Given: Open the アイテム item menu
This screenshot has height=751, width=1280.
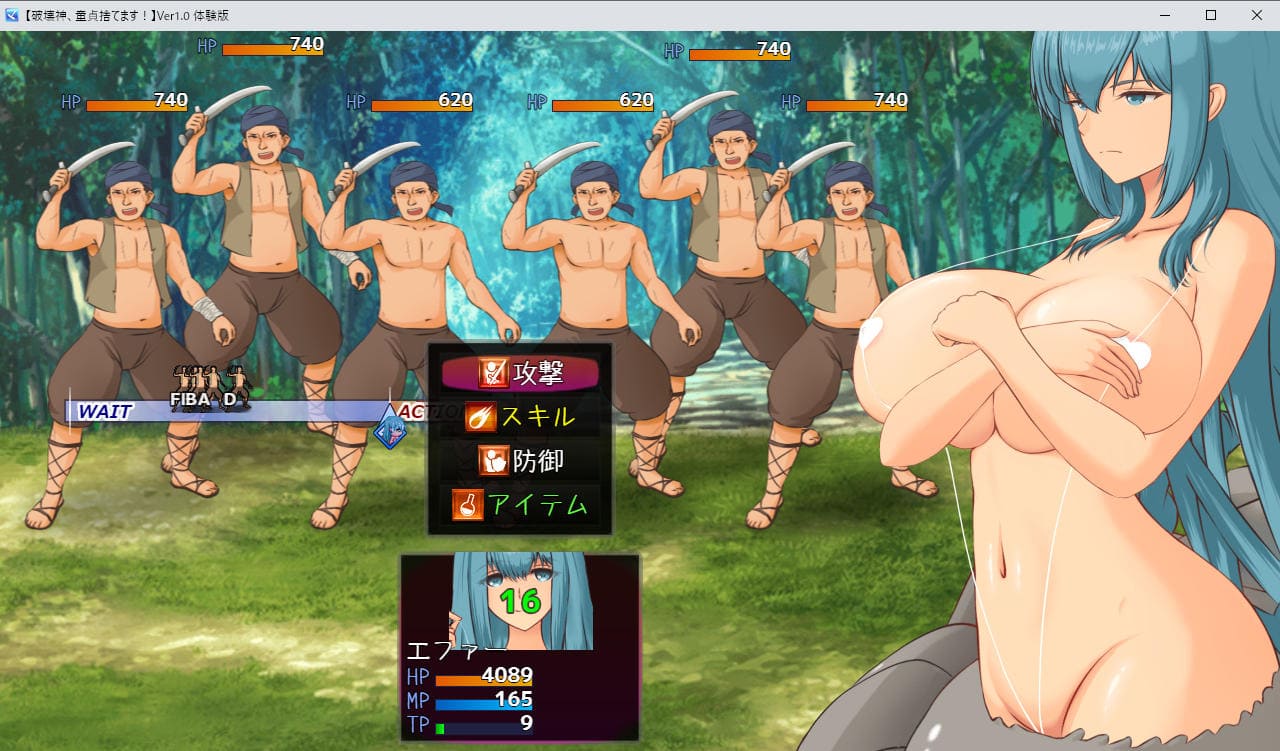Looking at the screenshot, I should (520, 505).
